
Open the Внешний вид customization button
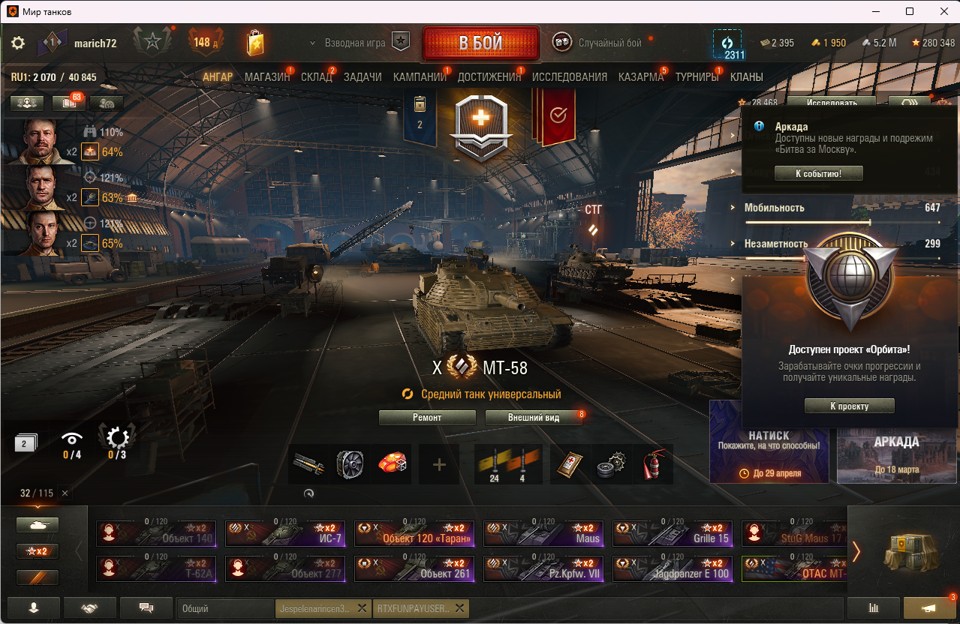click(x=533, y=417)
